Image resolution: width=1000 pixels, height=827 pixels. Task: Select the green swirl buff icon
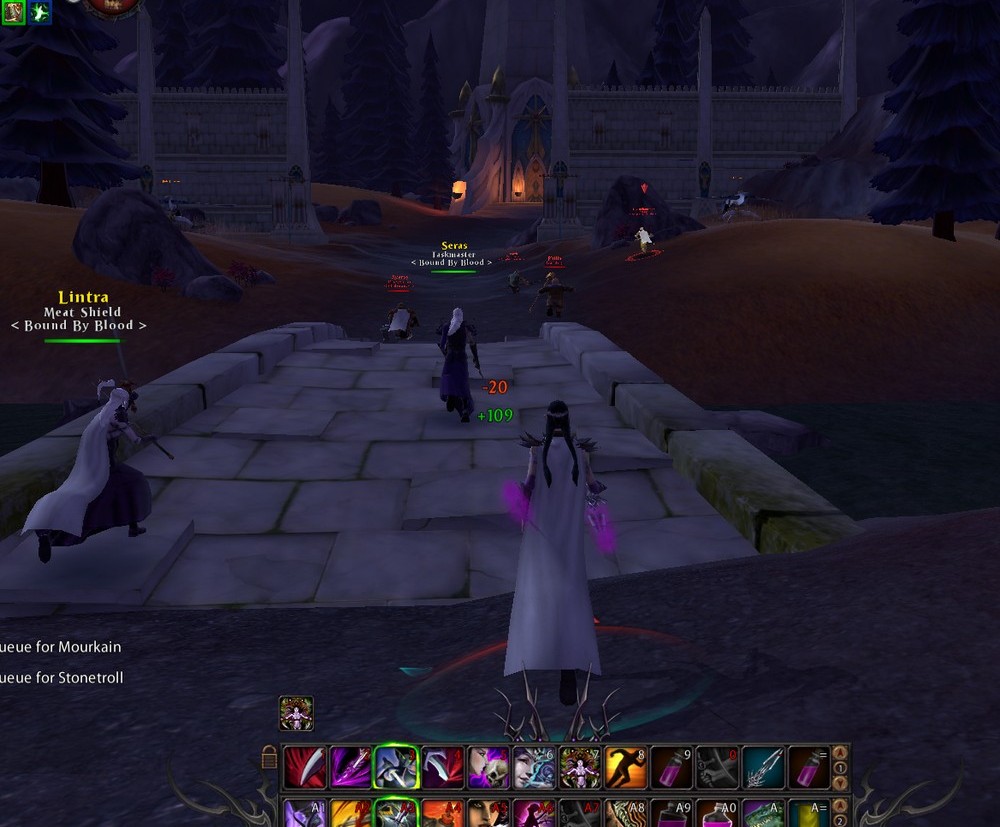(x=40, y=12)
